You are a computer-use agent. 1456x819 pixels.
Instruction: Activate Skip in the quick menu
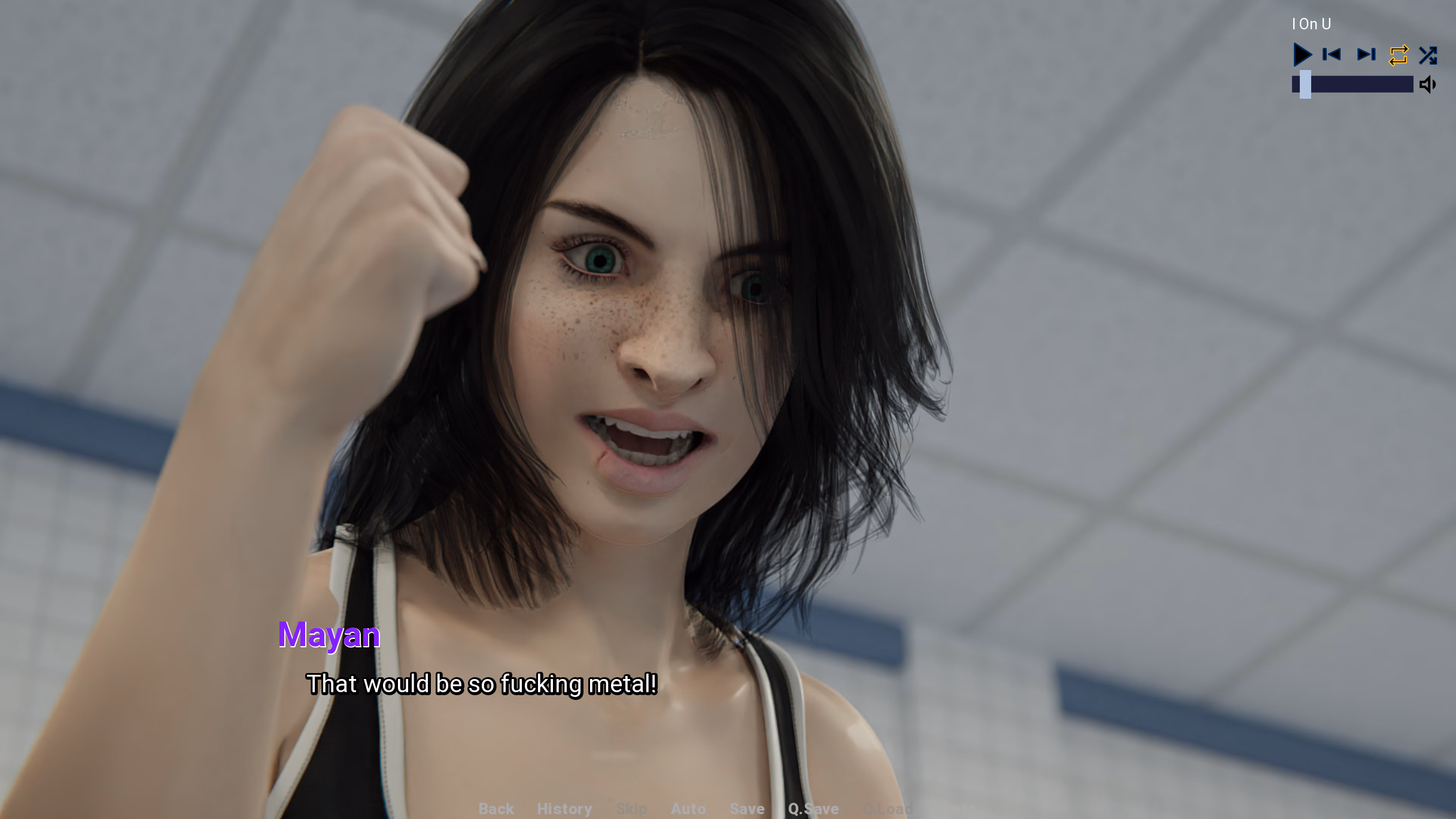click(x=631, y=809)
